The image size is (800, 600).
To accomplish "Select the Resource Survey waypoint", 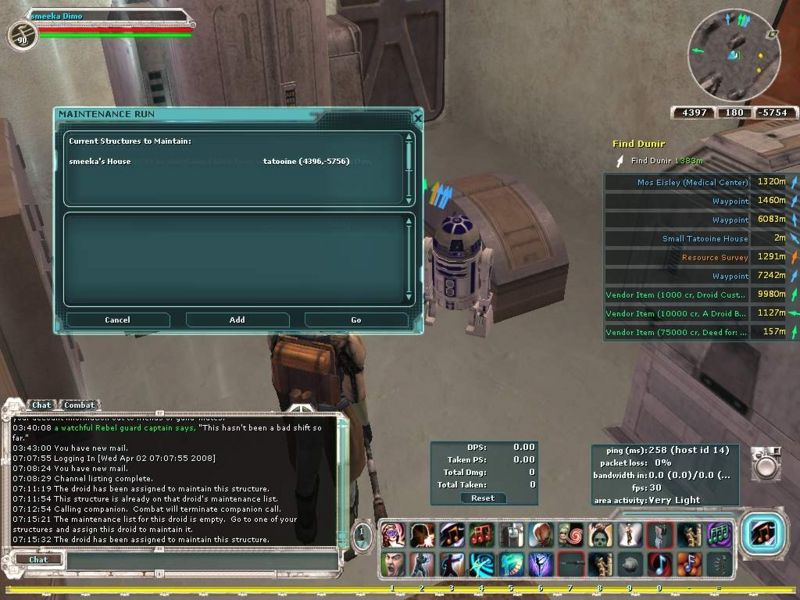I will [715, 257].
